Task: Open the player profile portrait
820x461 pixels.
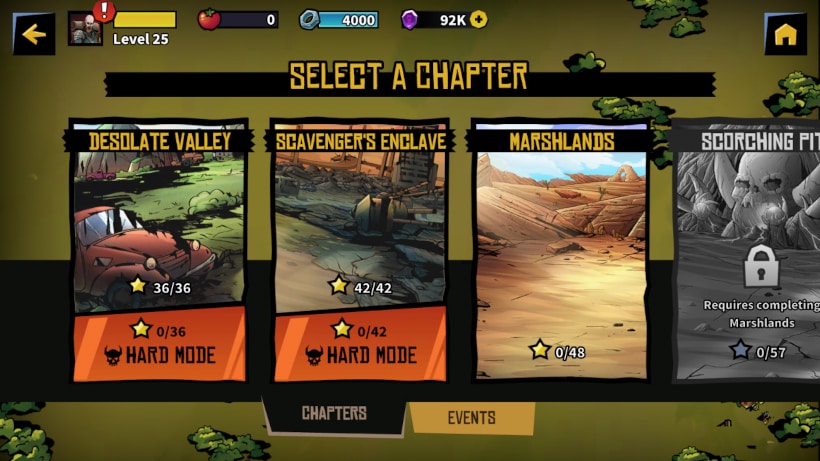Action: pos(85,28)
